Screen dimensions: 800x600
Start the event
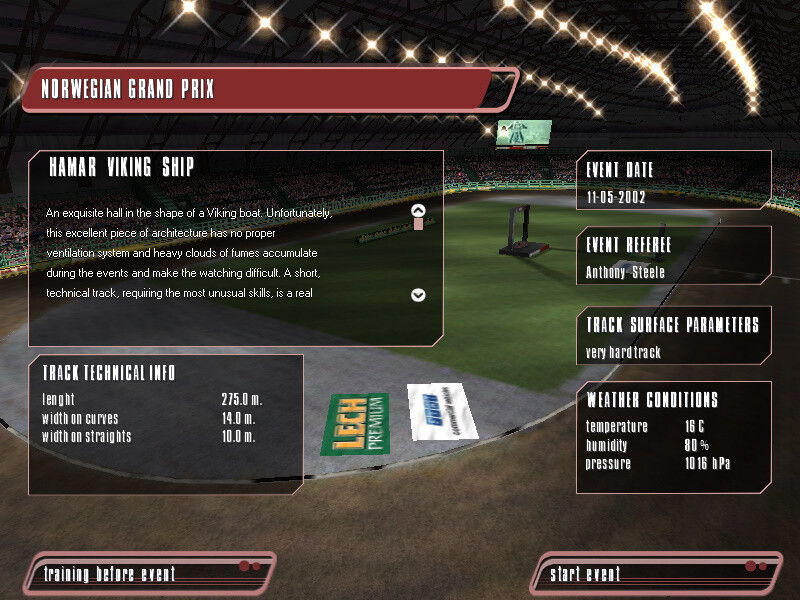click(586, 574)
